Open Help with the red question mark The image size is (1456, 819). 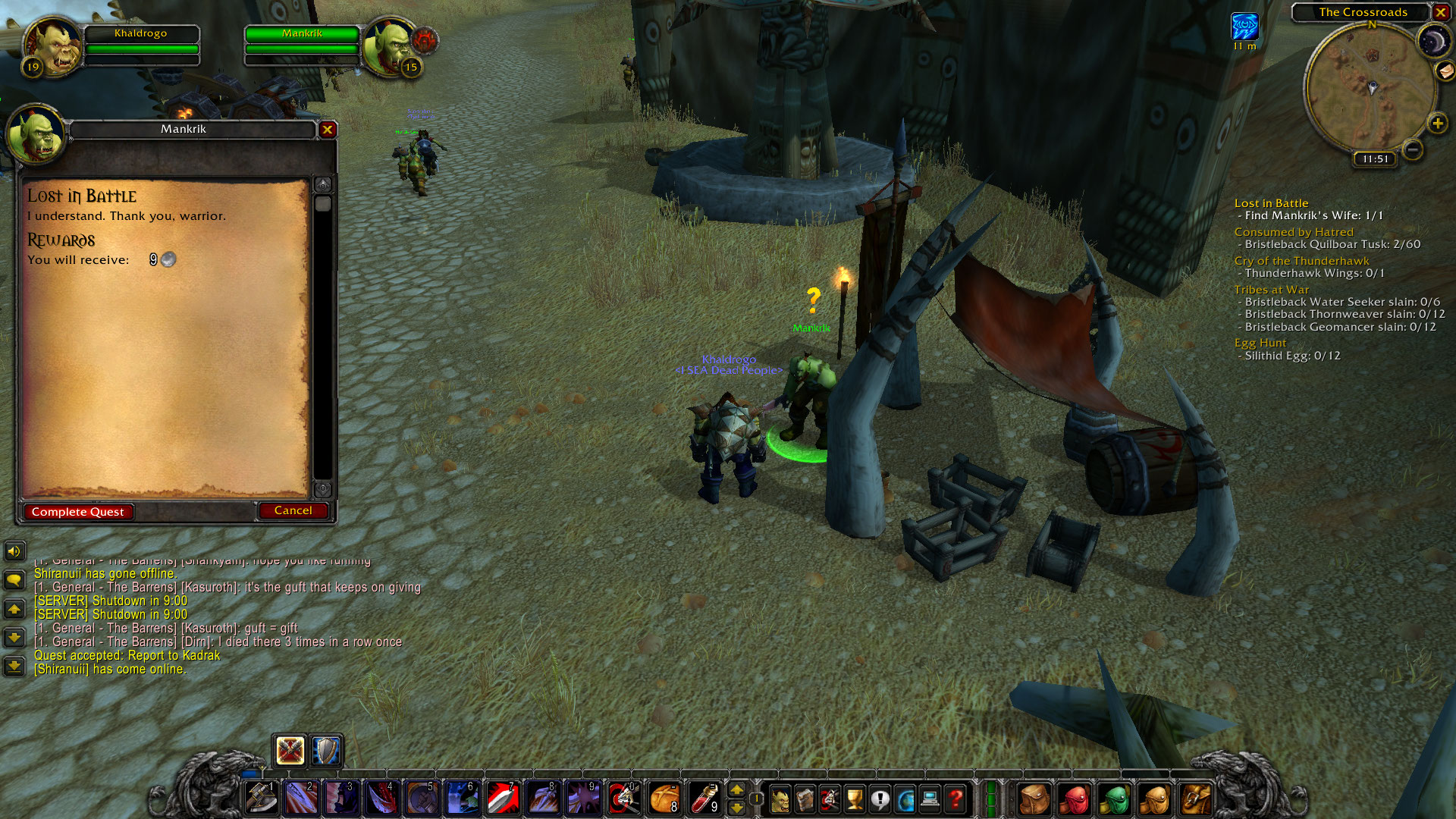(955, 797)
